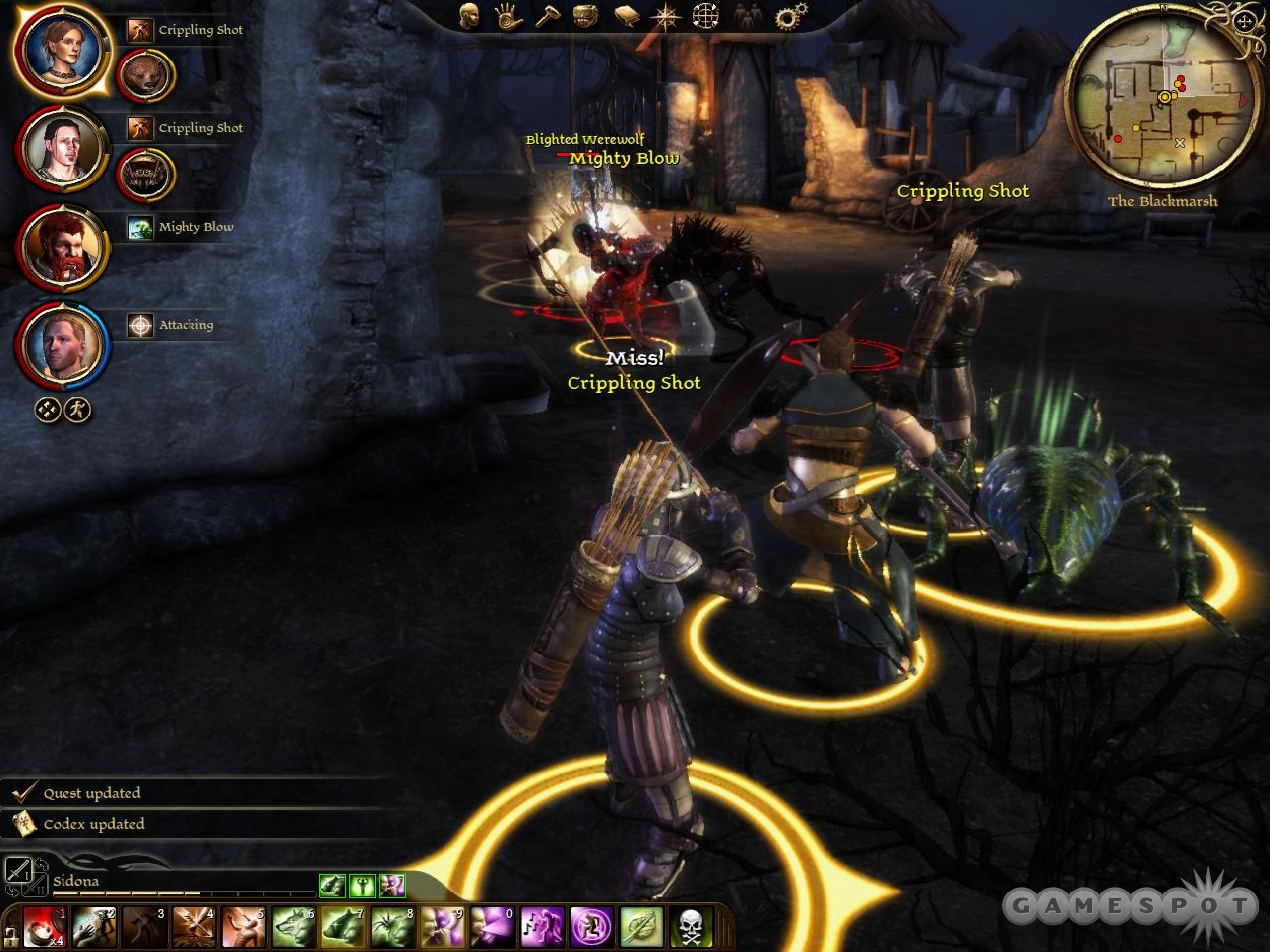This screenshot has width=1270, height=952.
Task: Use the skull and crossbones ability
Action: click(x=691, y=927)
